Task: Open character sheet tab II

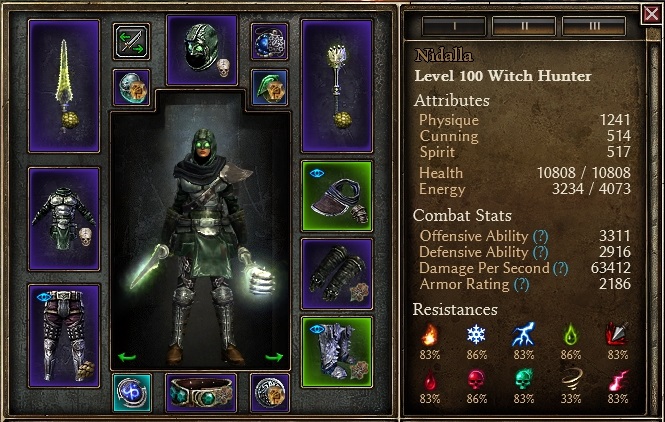Action: (x=524, y=27)
